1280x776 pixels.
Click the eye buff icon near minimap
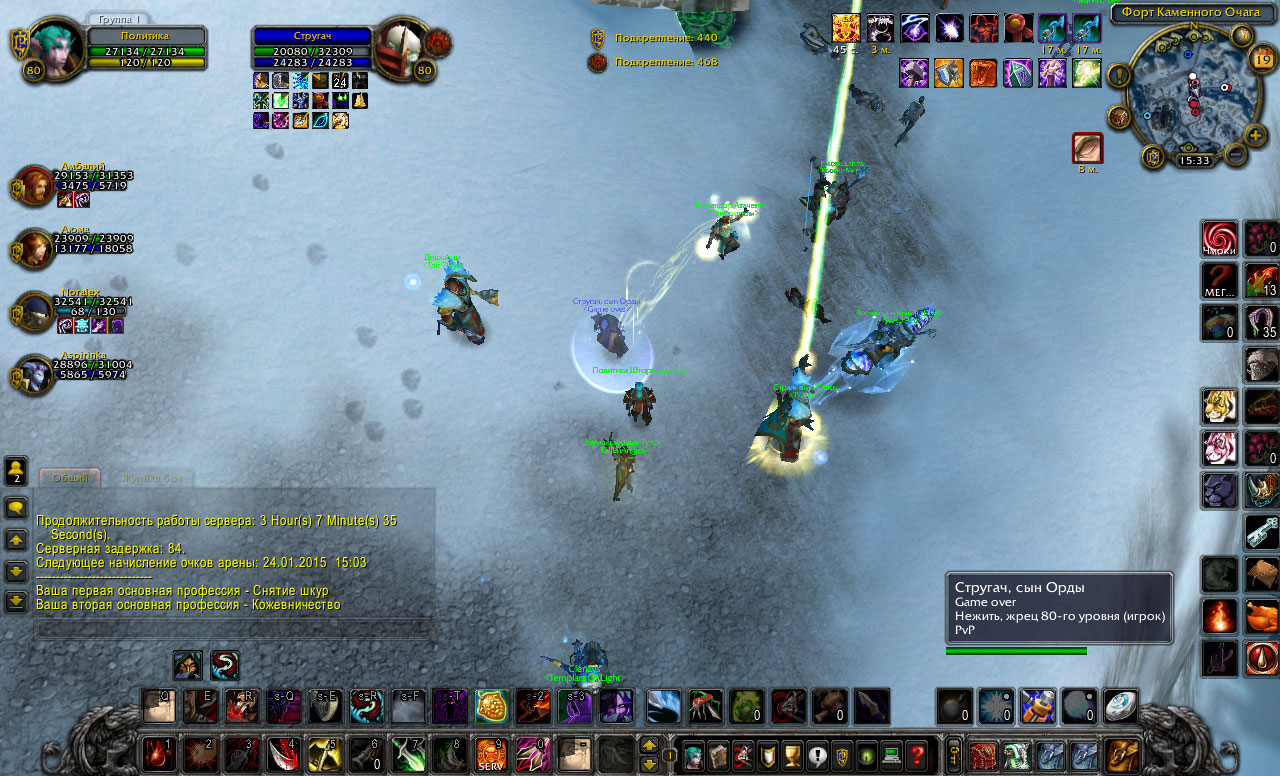1087,148
